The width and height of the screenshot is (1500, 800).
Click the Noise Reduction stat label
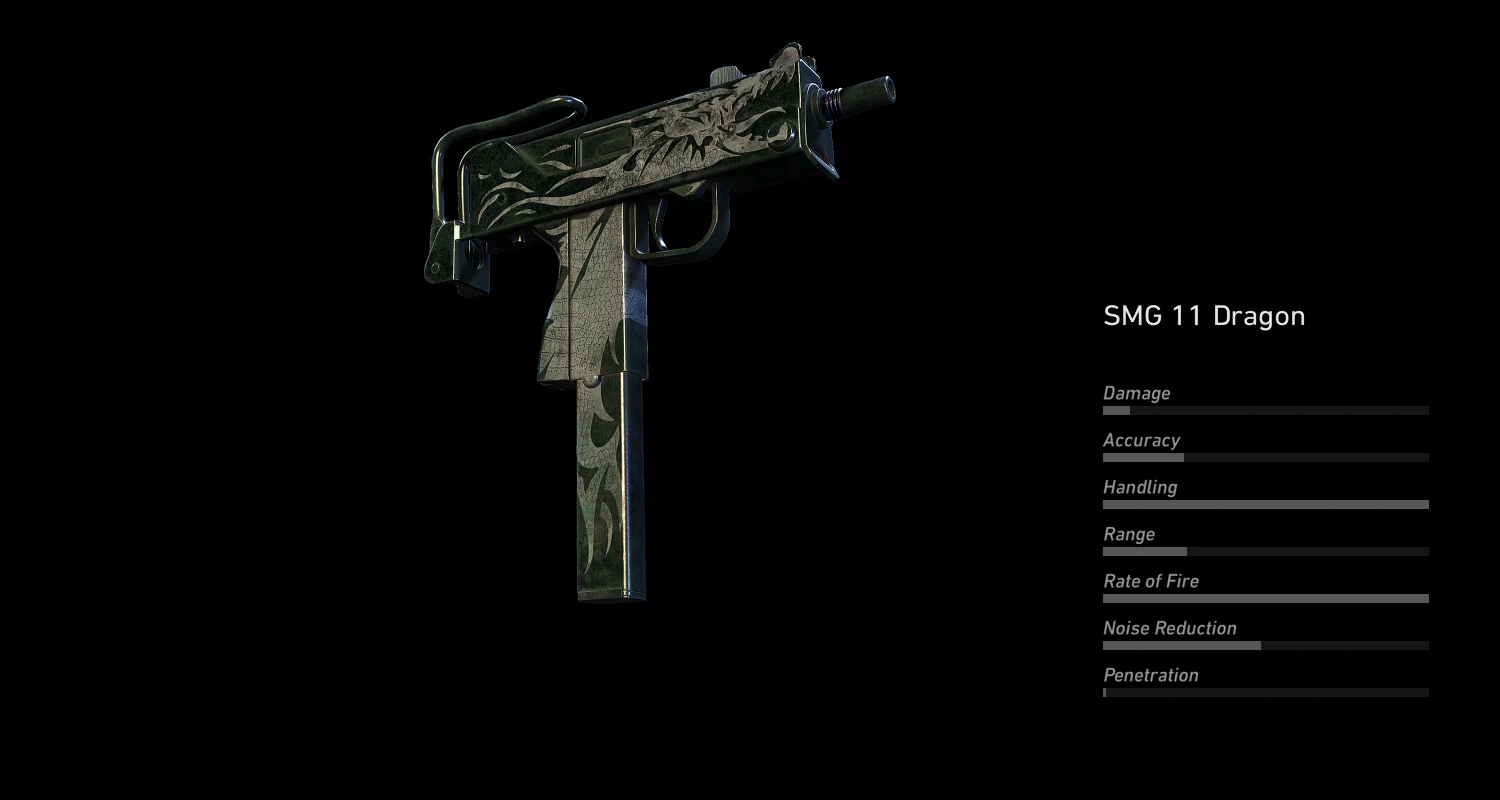[1169, 628]
